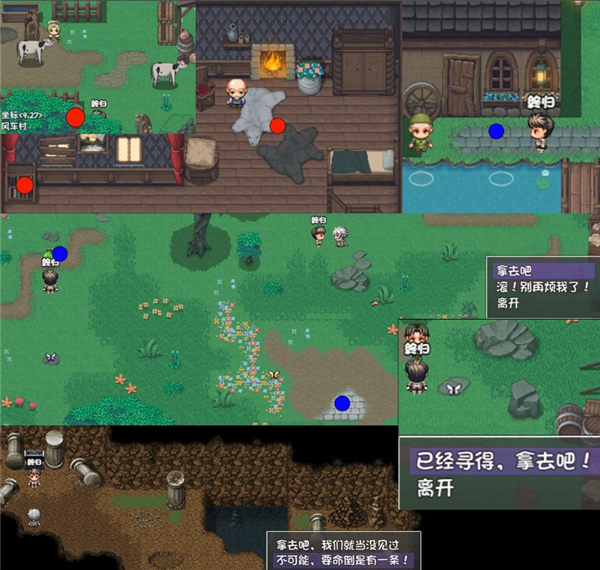
Task: Select "不可能，要命倒是有一条！" response
Action: tap(343, 562)
